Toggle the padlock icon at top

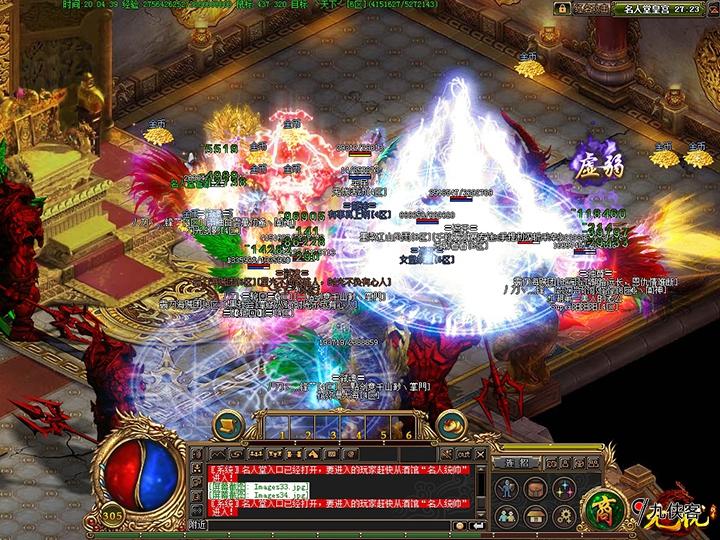(562, 8)
